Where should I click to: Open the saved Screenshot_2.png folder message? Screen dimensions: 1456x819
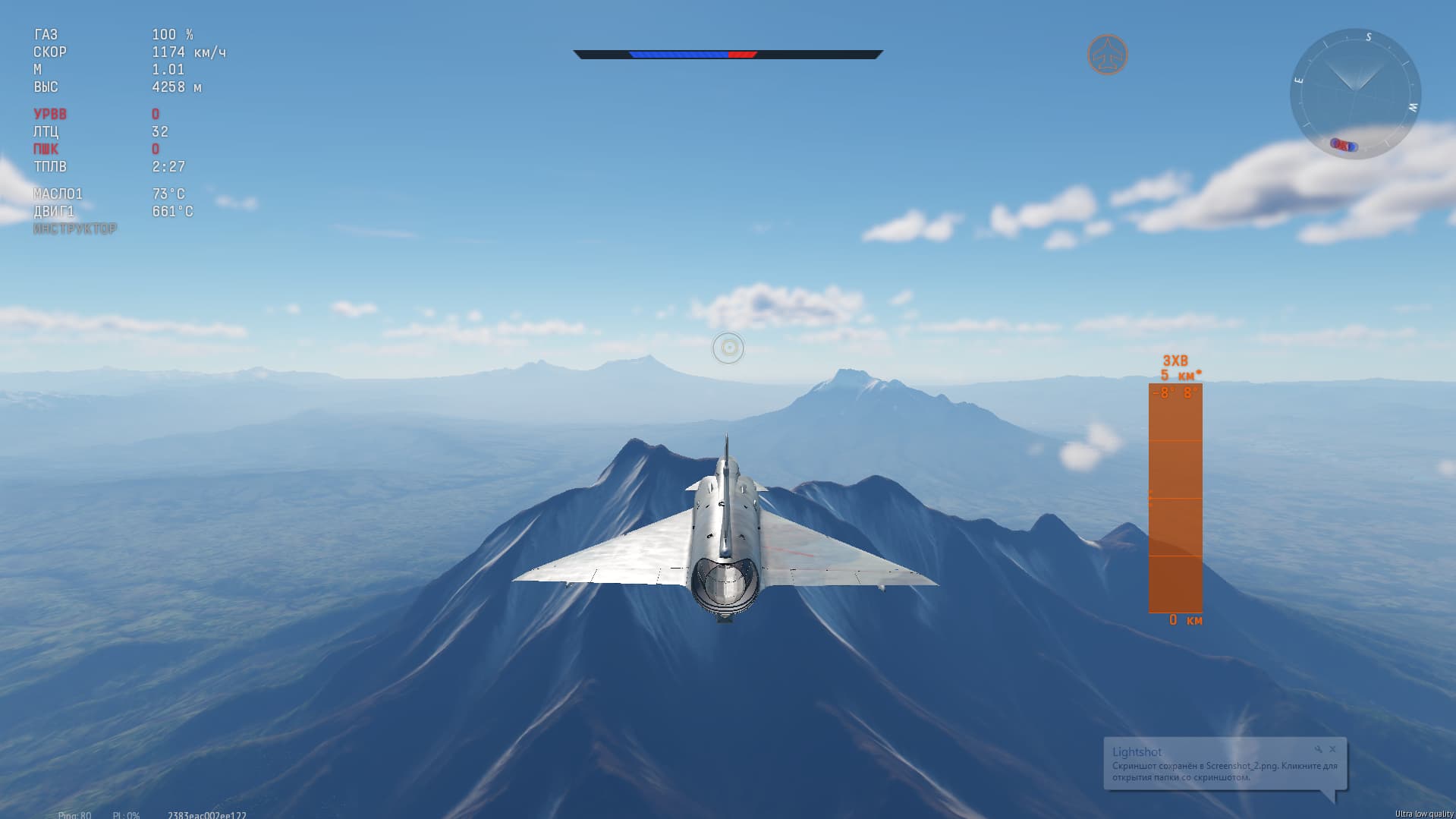click(1224, 771)
